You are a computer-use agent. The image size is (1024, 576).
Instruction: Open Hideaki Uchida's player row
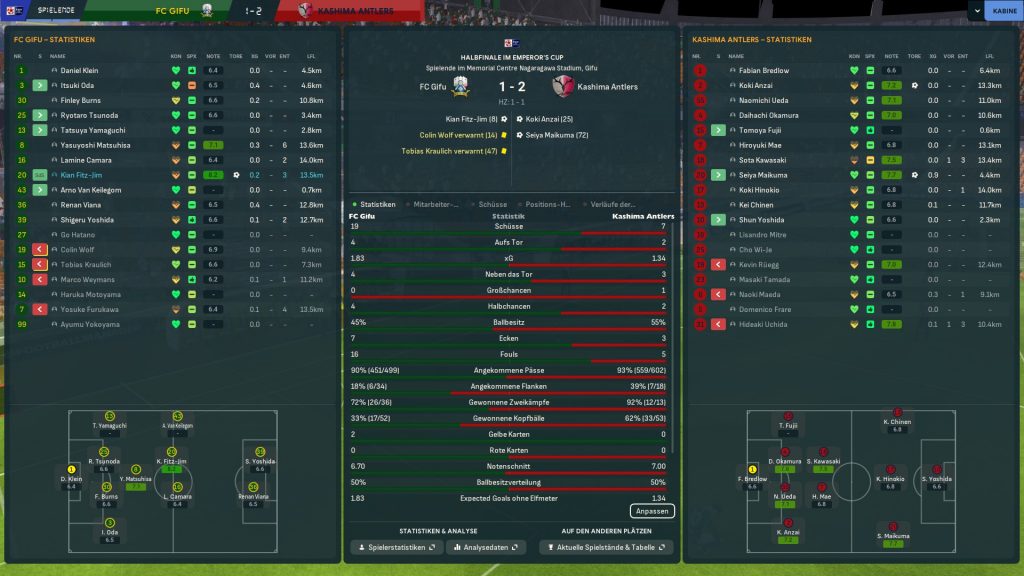pyautogui.click(x=763, y=324)
